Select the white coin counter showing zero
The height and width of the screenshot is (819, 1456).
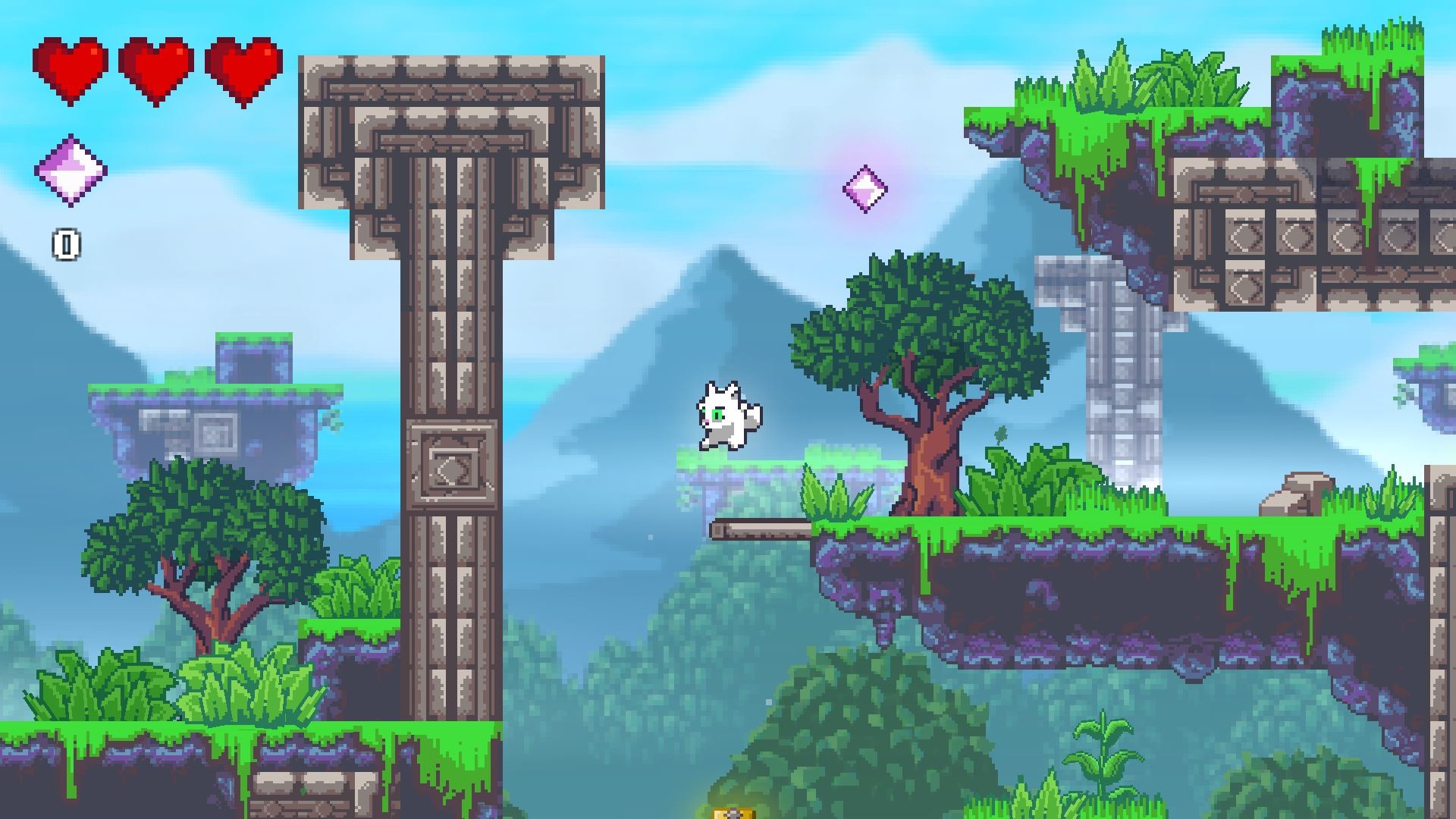click(x=67, y=244)
